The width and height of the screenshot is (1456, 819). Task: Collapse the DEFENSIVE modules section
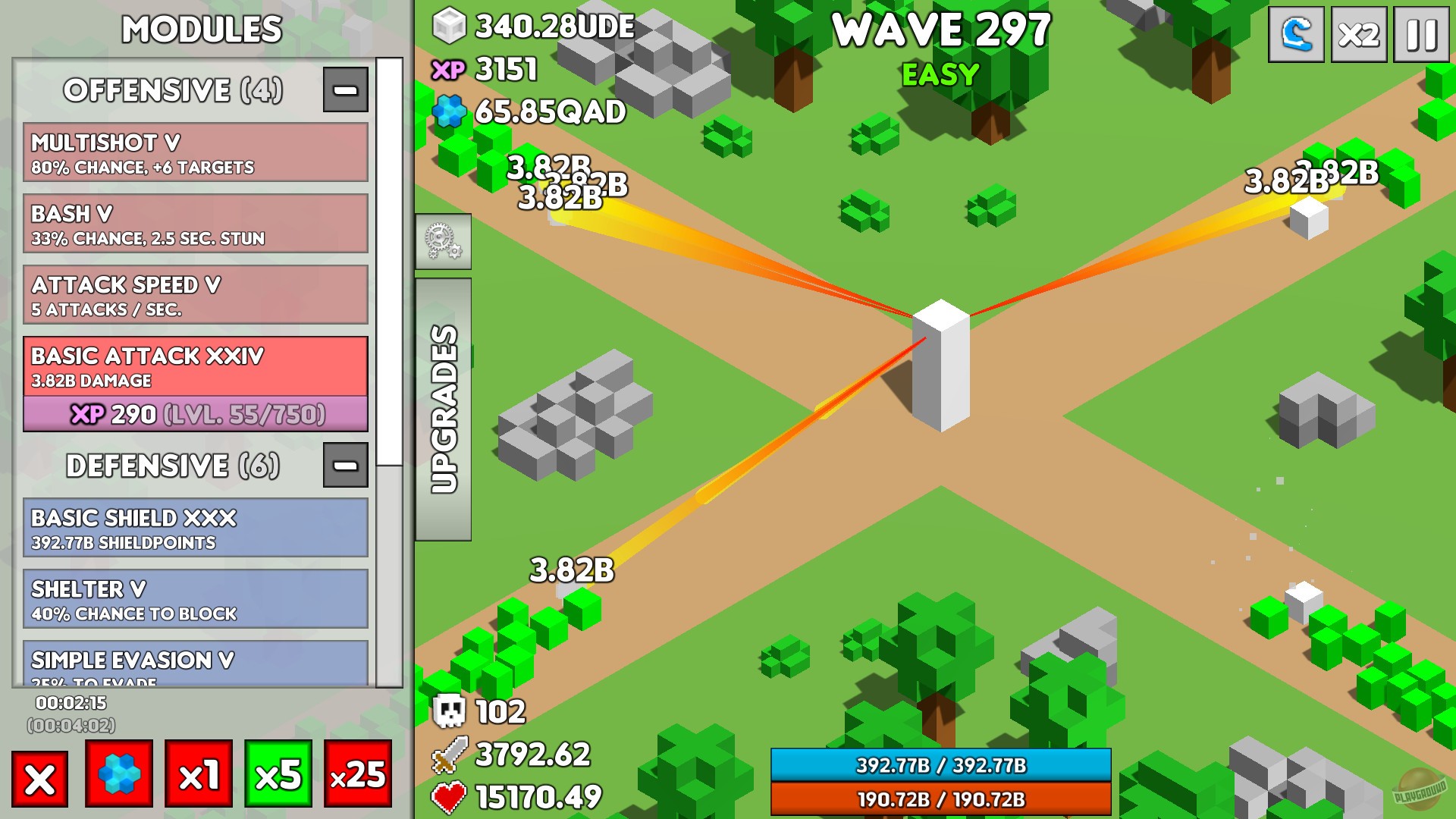pos(345,466)
